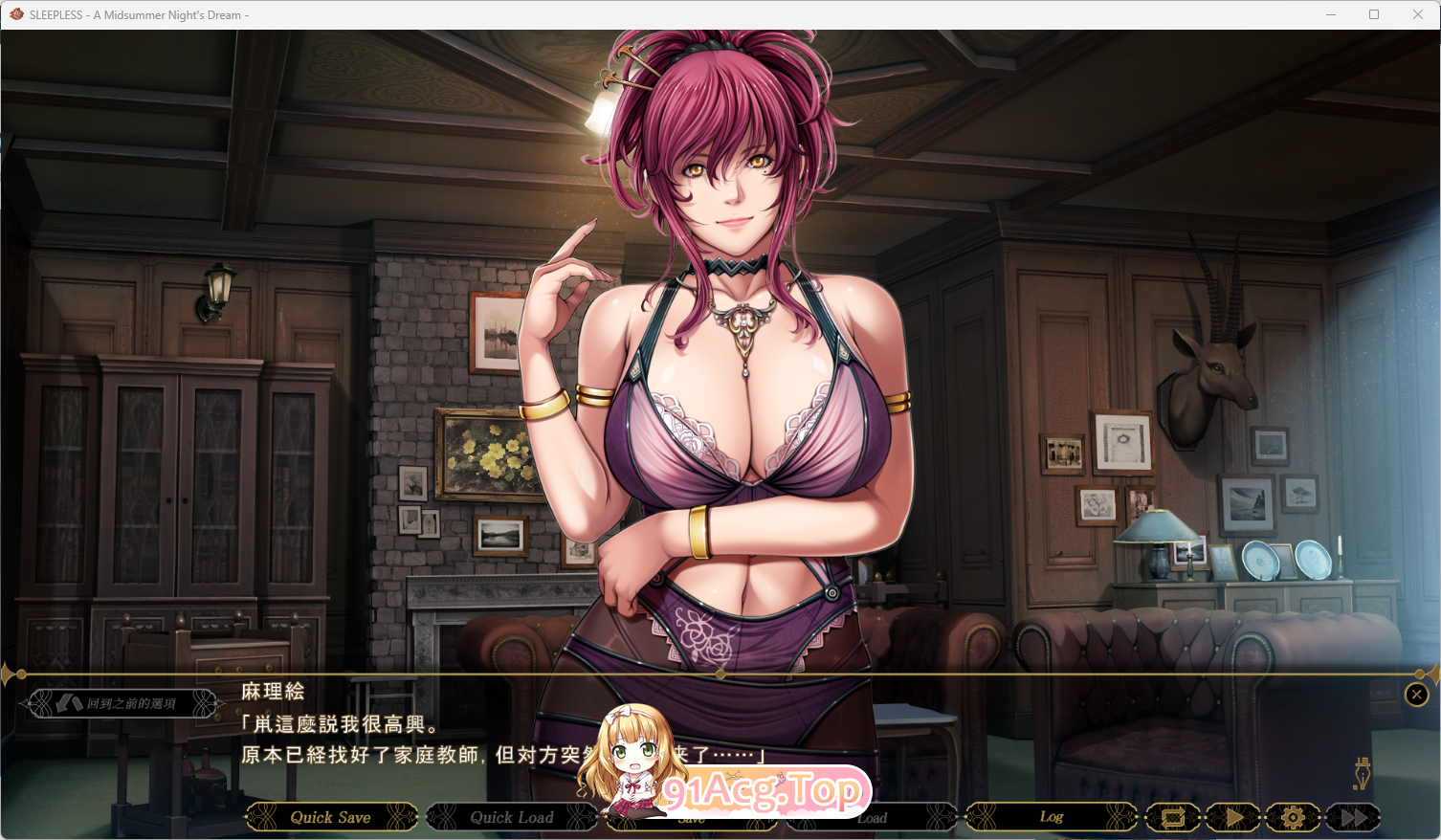The width and height of the screenshot is (1441, 840).
Task: Dismiss the dialogue with the circular X icon
Action: (1417, 695)
